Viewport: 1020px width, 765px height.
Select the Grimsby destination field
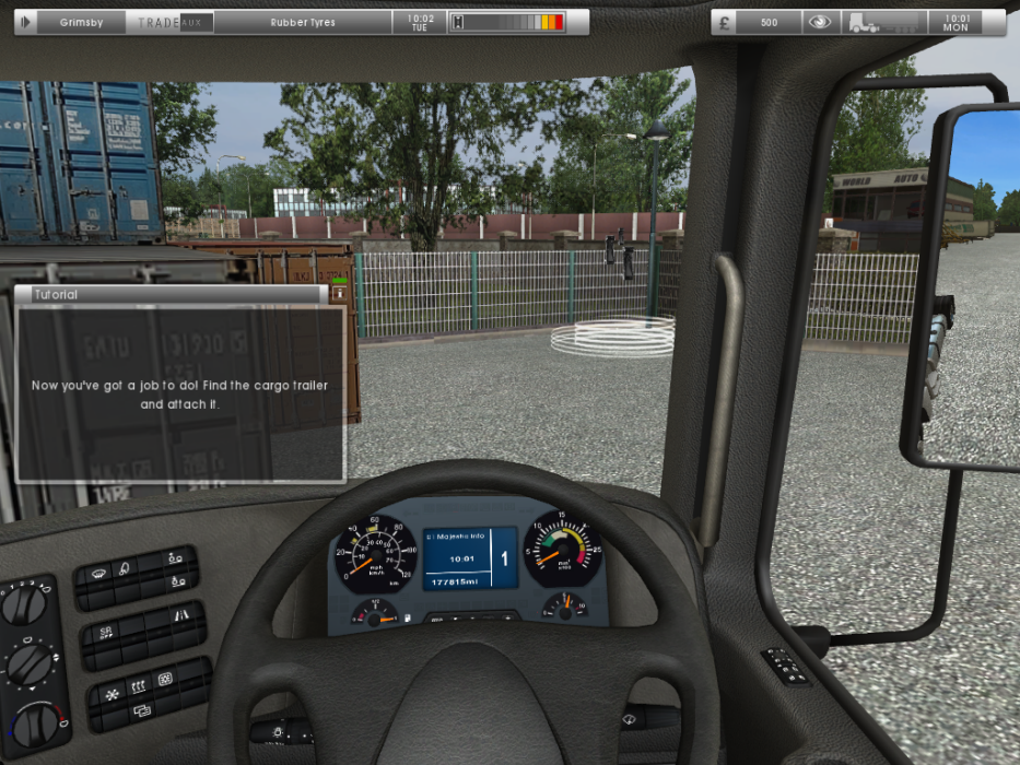[x=81, y=22]
